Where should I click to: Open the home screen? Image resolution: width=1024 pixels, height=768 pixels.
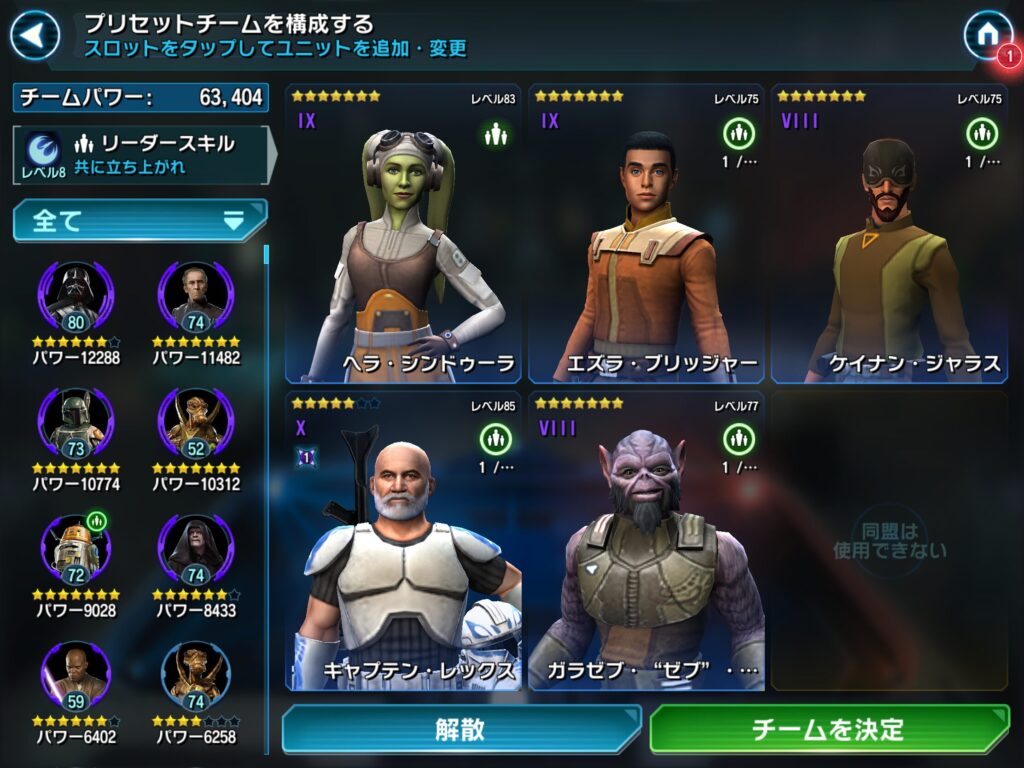987,35
